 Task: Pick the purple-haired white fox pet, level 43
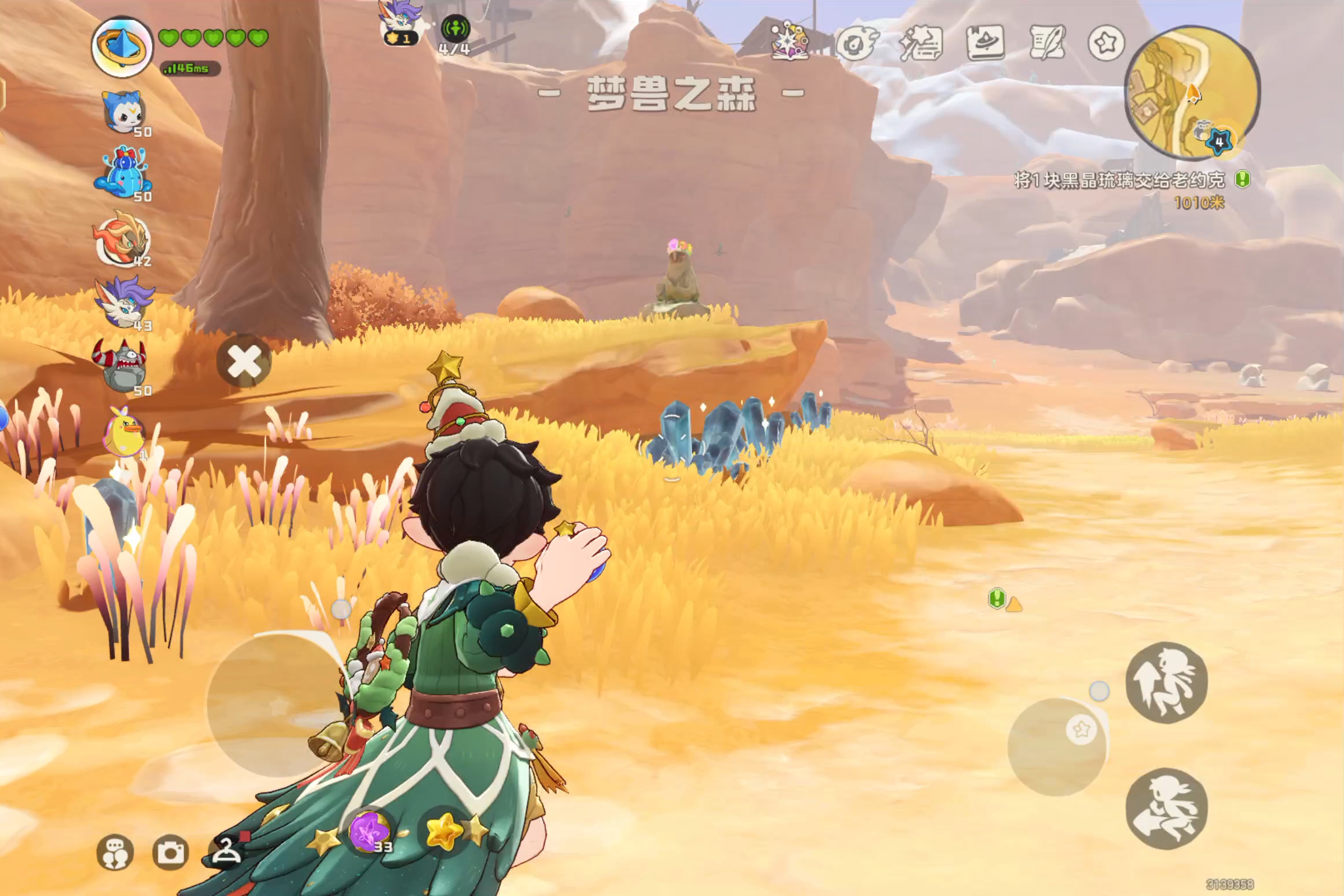click(124, 302)
